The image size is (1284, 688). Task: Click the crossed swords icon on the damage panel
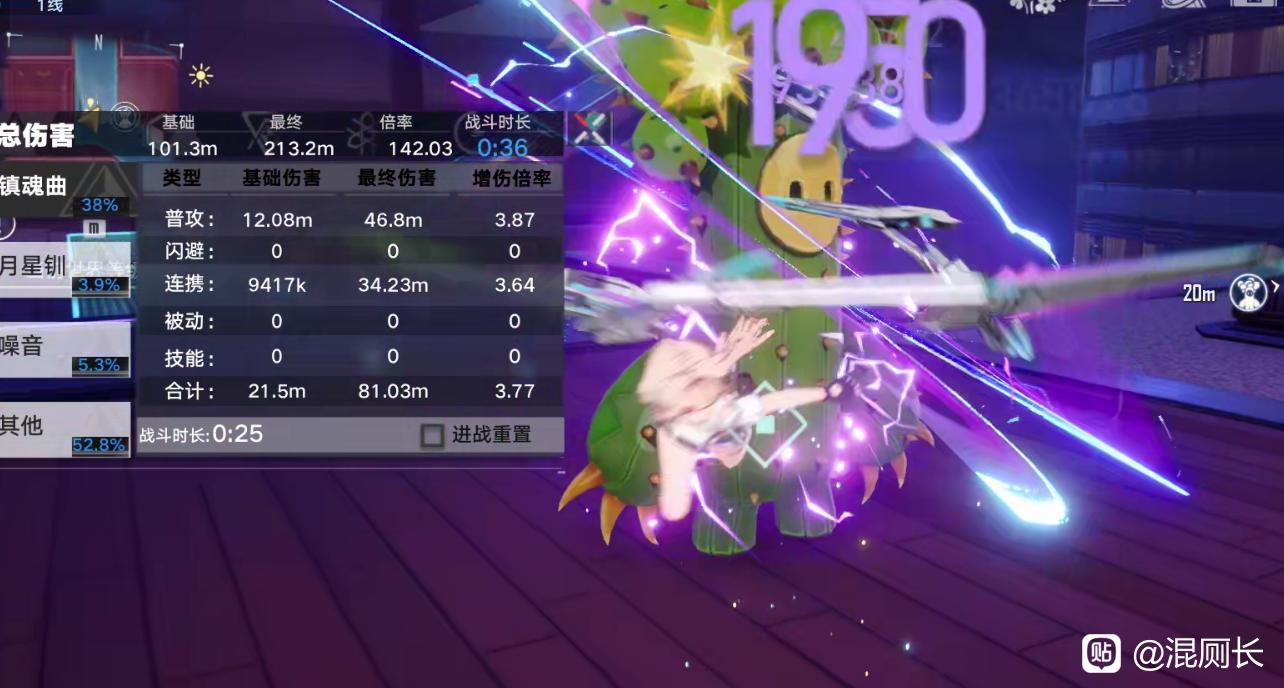[x=588, y=129]
